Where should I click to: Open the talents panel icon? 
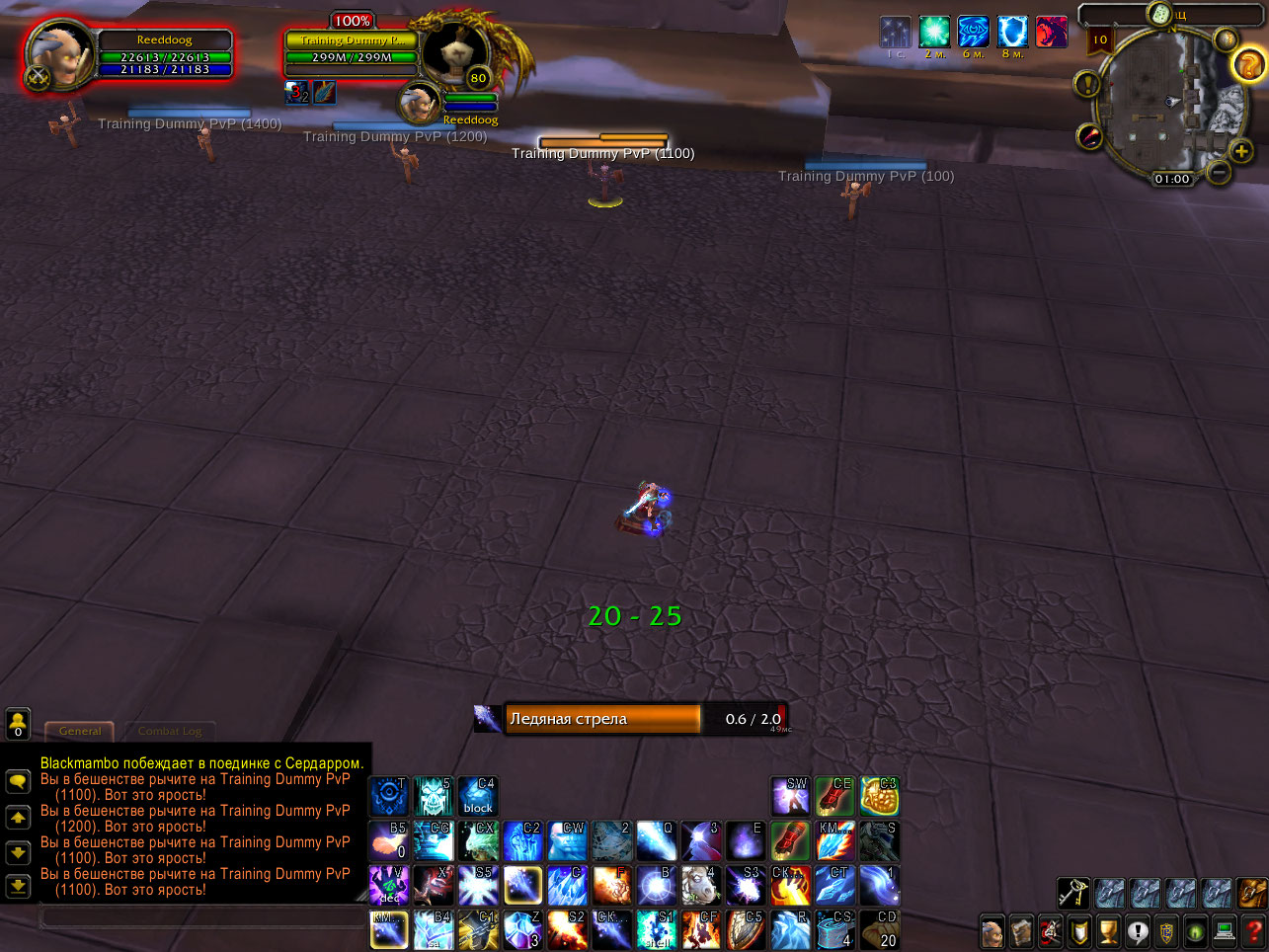(x=1049, y=931)
